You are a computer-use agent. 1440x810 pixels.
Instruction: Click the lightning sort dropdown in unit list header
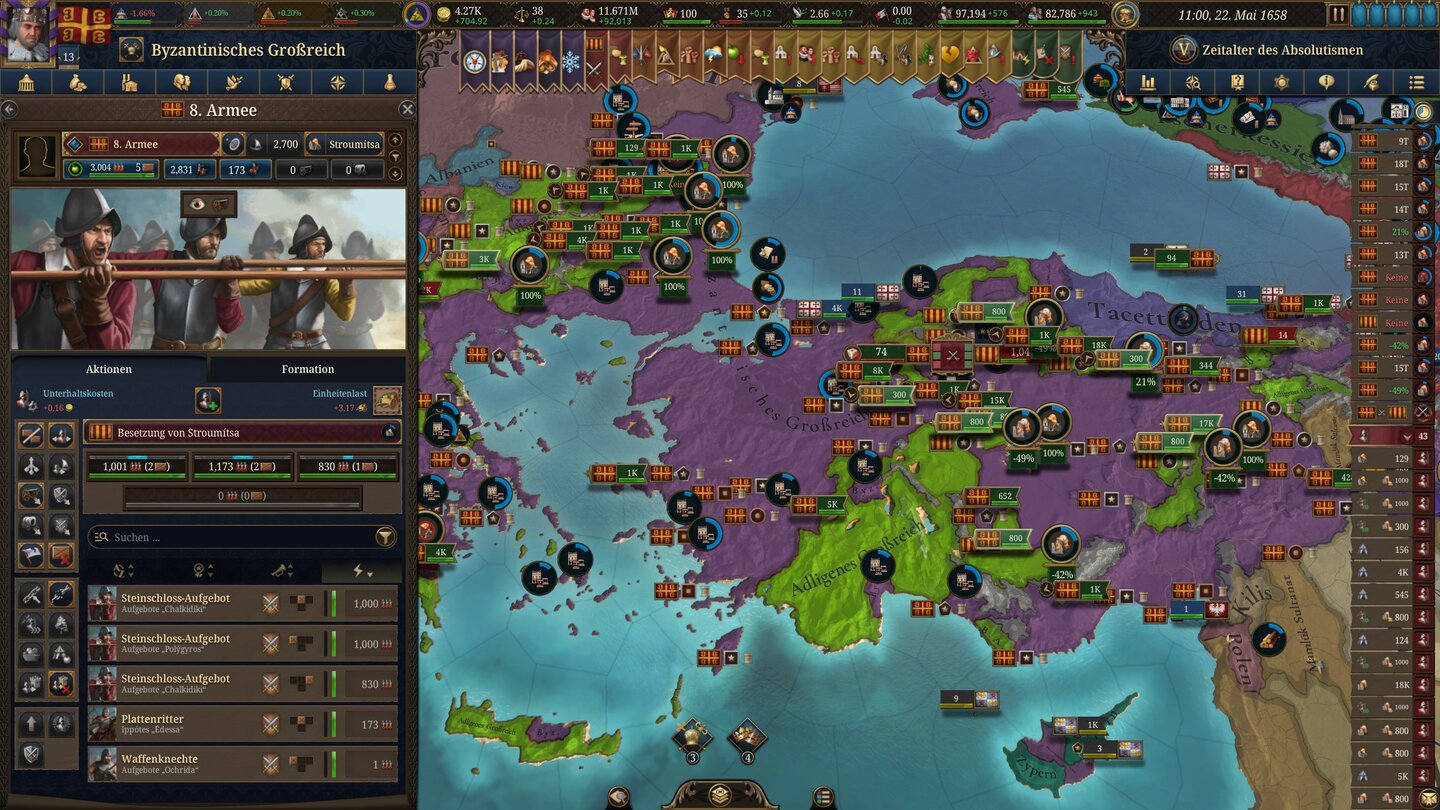click(x=360, y=569)
